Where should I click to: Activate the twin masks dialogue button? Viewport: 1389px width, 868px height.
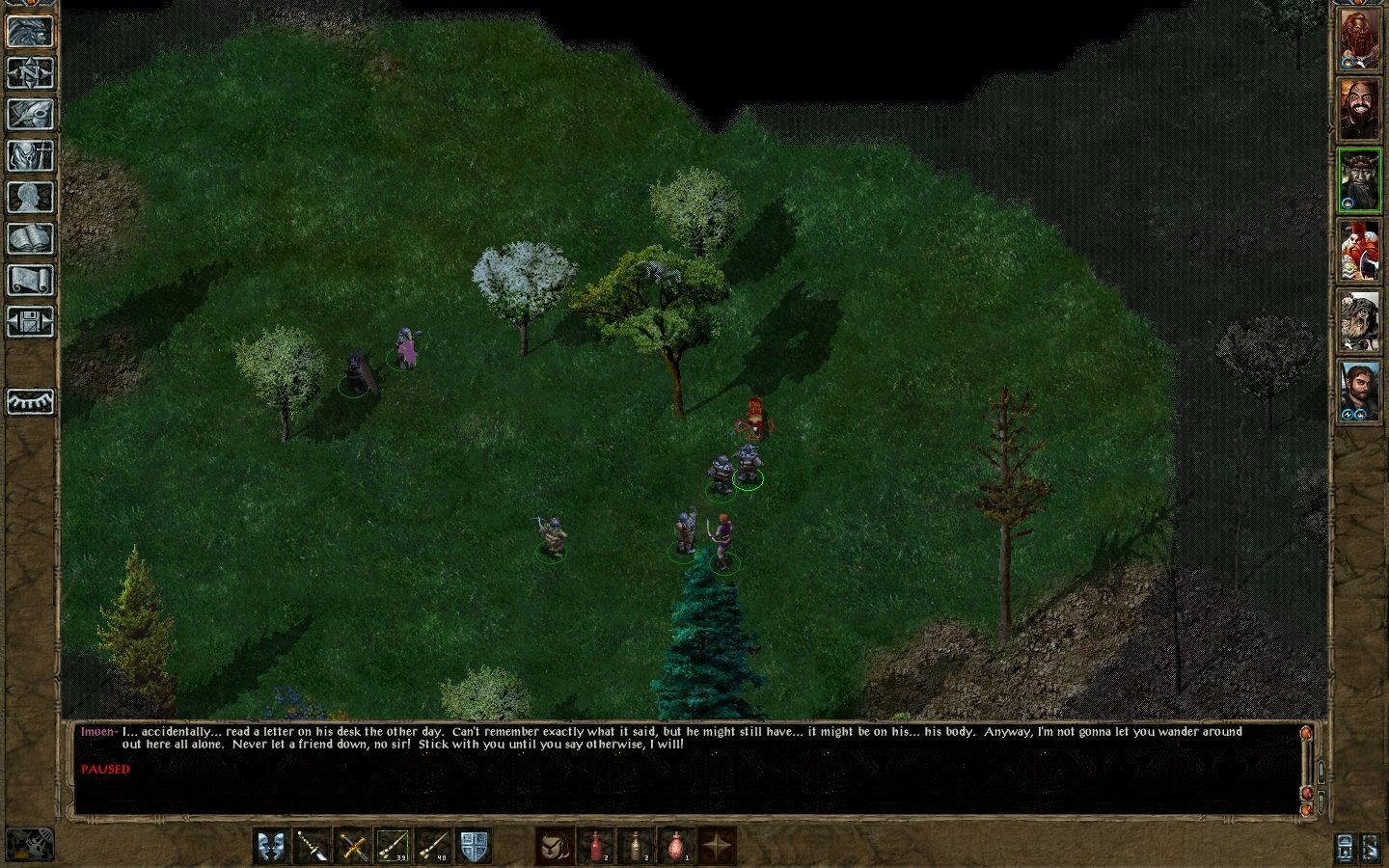point(271,847)
